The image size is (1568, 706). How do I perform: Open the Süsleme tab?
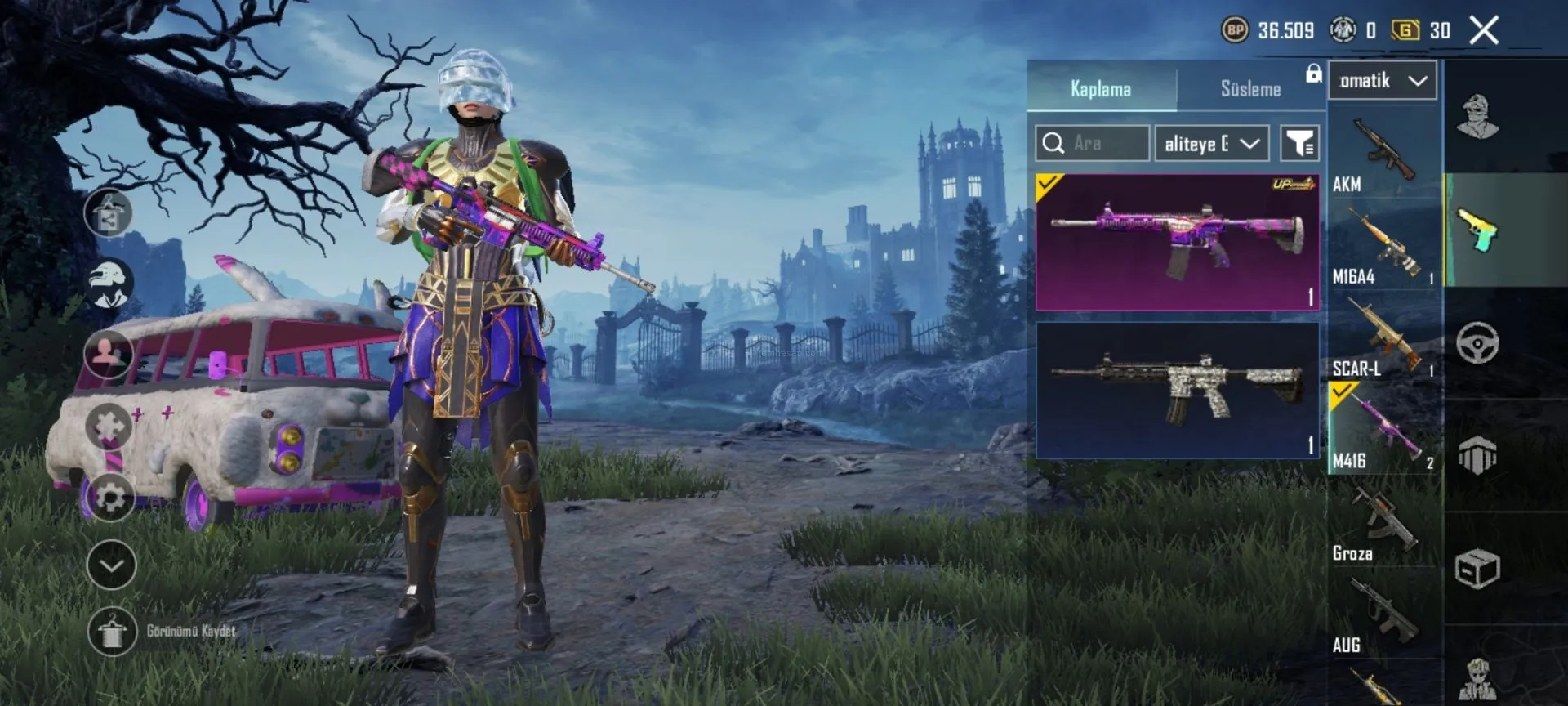[x=1249, y=88]
